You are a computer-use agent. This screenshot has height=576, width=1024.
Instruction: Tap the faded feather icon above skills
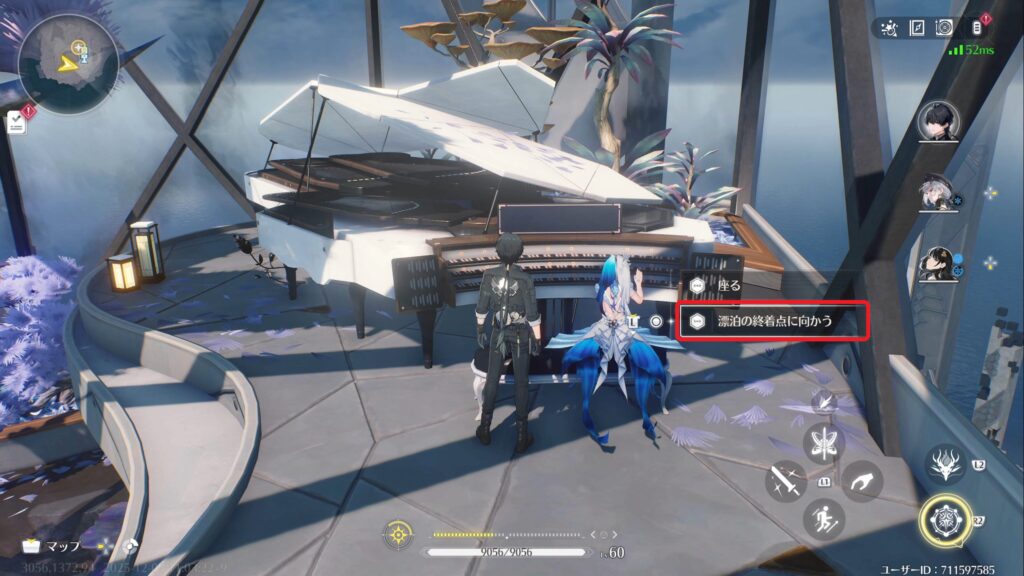(x=824, y=401)
